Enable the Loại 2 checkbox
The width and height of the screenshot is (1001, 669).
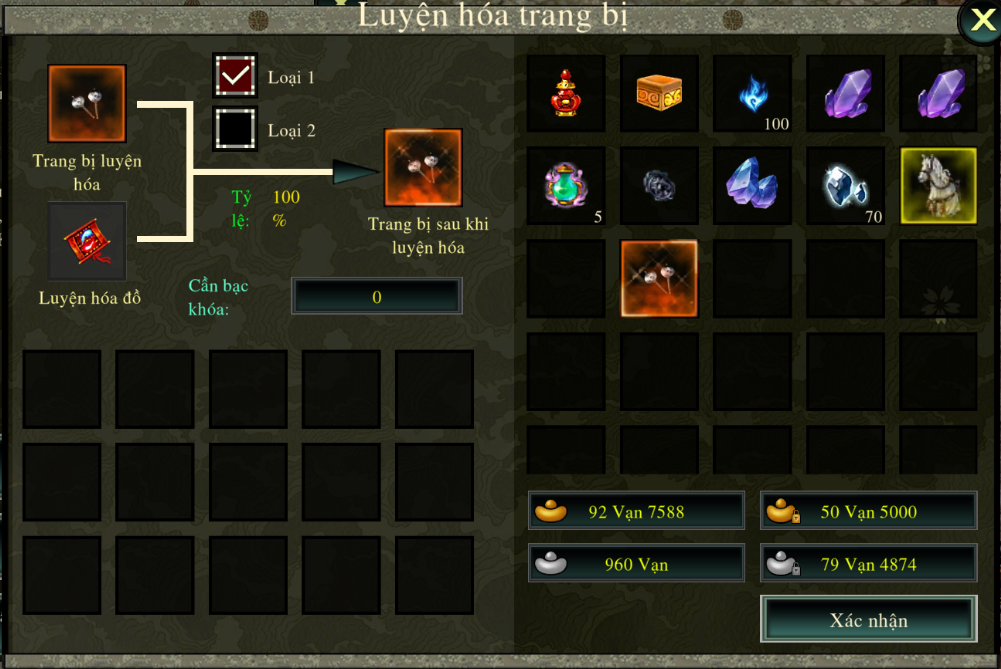(x=235, y=128)
